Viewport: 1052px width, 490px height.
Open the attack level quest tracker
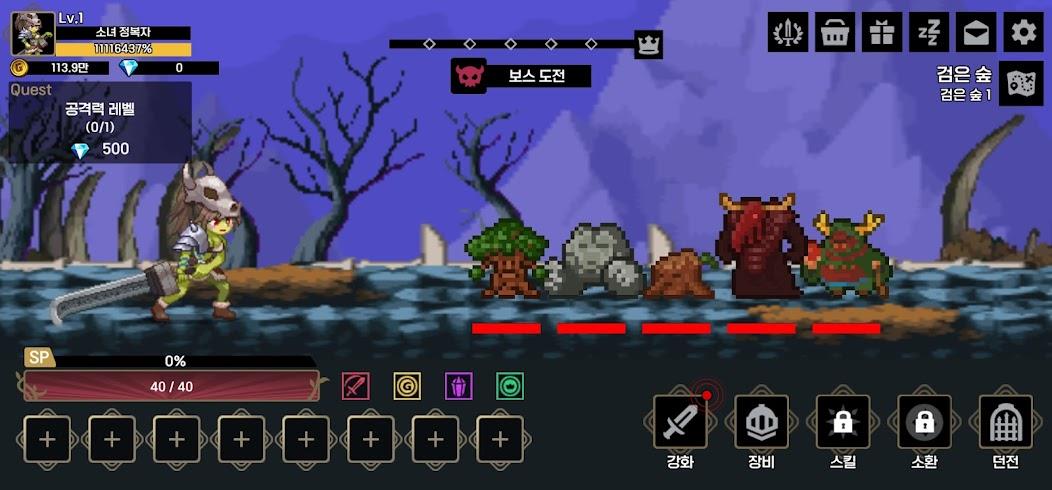coord(99,122)
